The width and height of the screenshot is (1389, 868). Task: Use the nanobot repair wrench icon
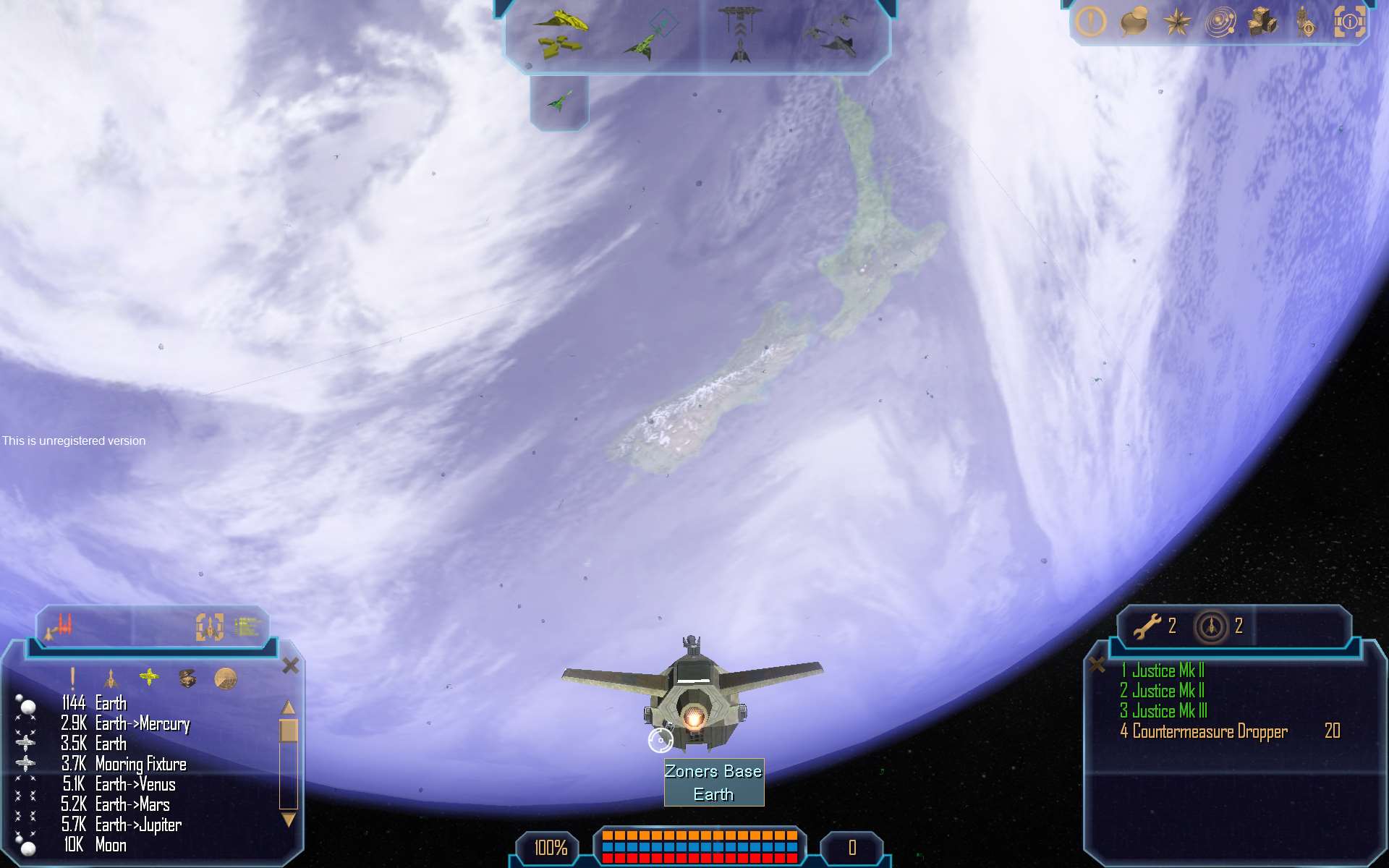pyautogui.click(x=1147, y=626)
